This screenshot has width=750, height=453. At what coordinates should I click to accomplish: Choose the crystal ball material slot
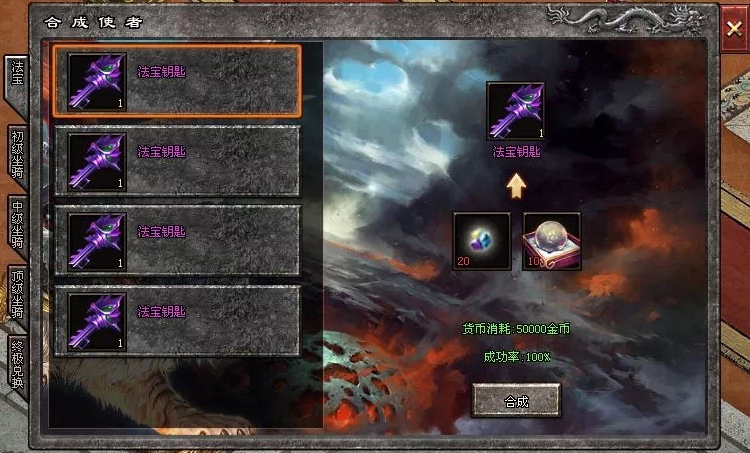[x=551, y=241]
